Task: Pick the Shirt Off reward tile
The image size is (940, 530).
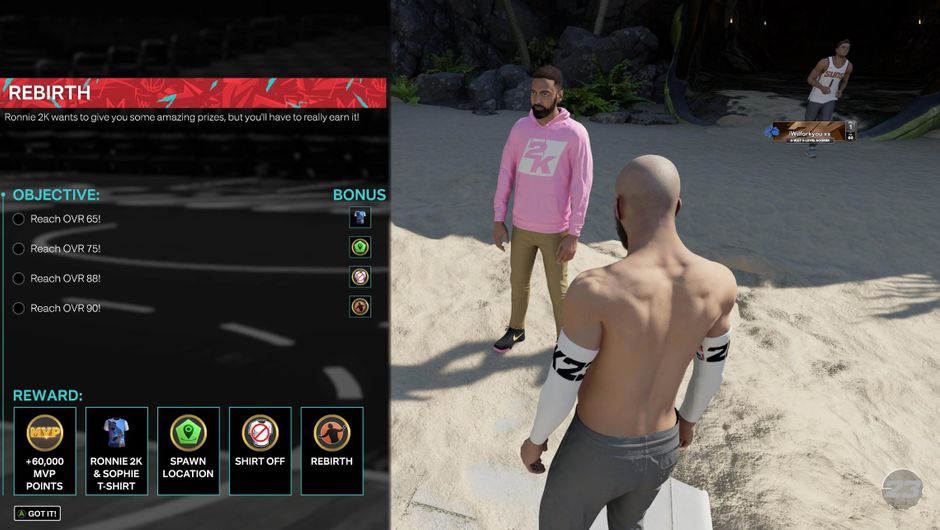Action: click(260, 450)
